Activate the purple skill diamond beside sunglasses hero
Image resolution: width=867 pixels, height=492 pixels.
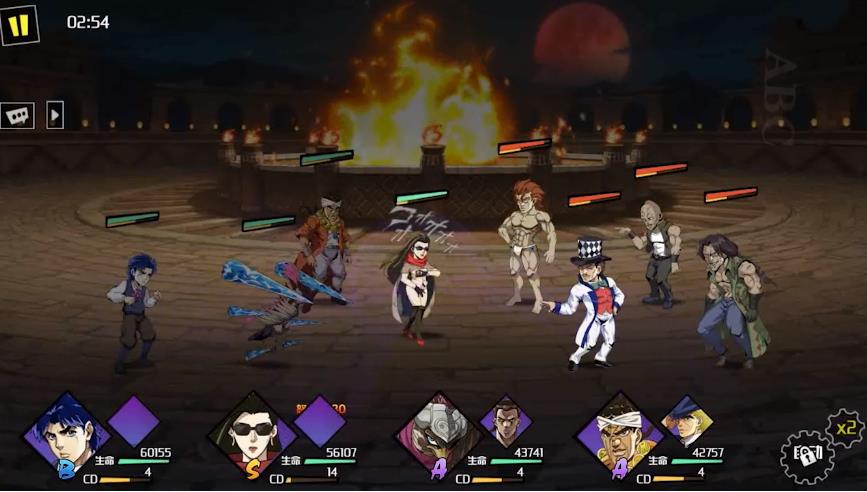(x=319, y=420)
